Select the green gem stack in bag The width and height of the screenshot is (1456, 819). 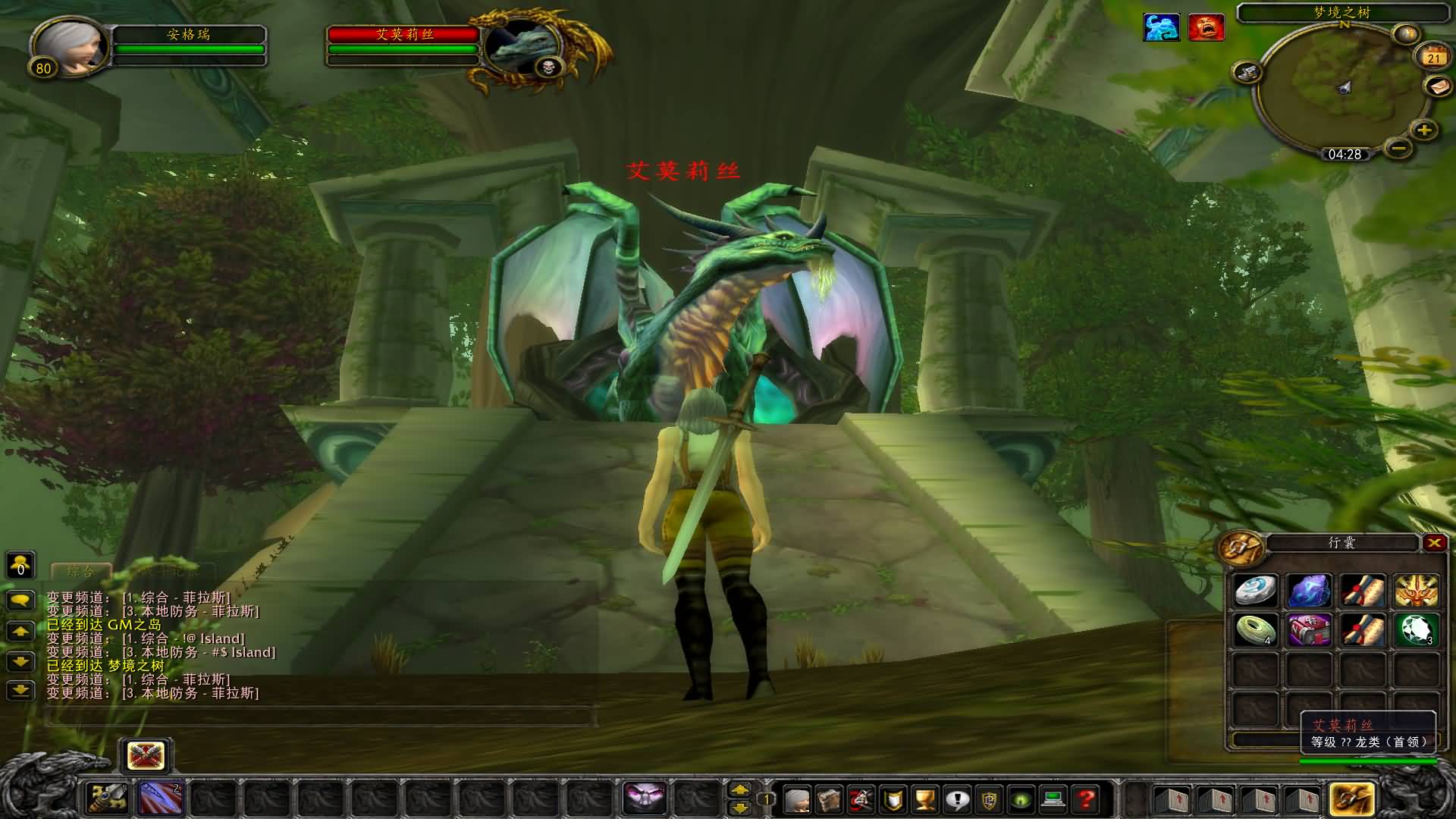[x=1415, y=630]
